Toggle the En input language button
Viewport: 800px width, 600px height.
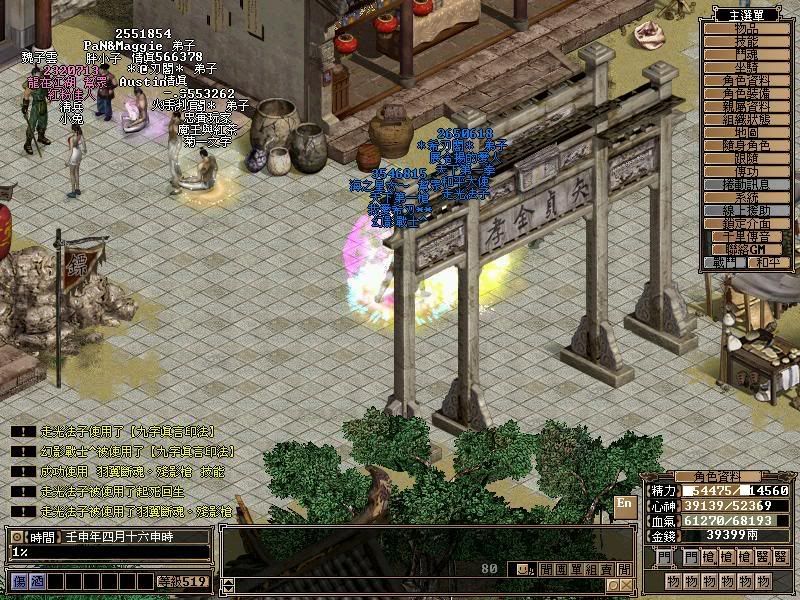coord(624,504)
